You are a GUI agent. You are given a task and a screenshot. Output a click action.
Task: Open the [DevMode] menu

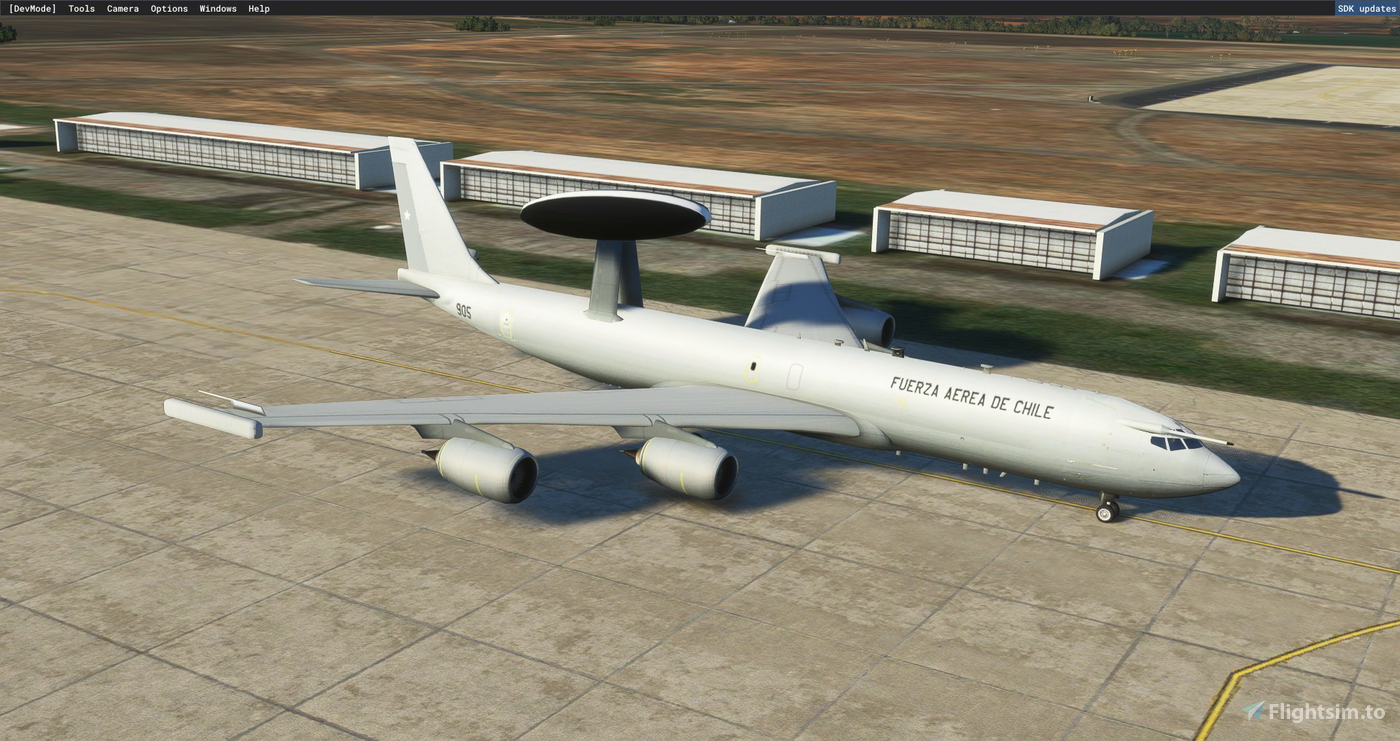32,8
